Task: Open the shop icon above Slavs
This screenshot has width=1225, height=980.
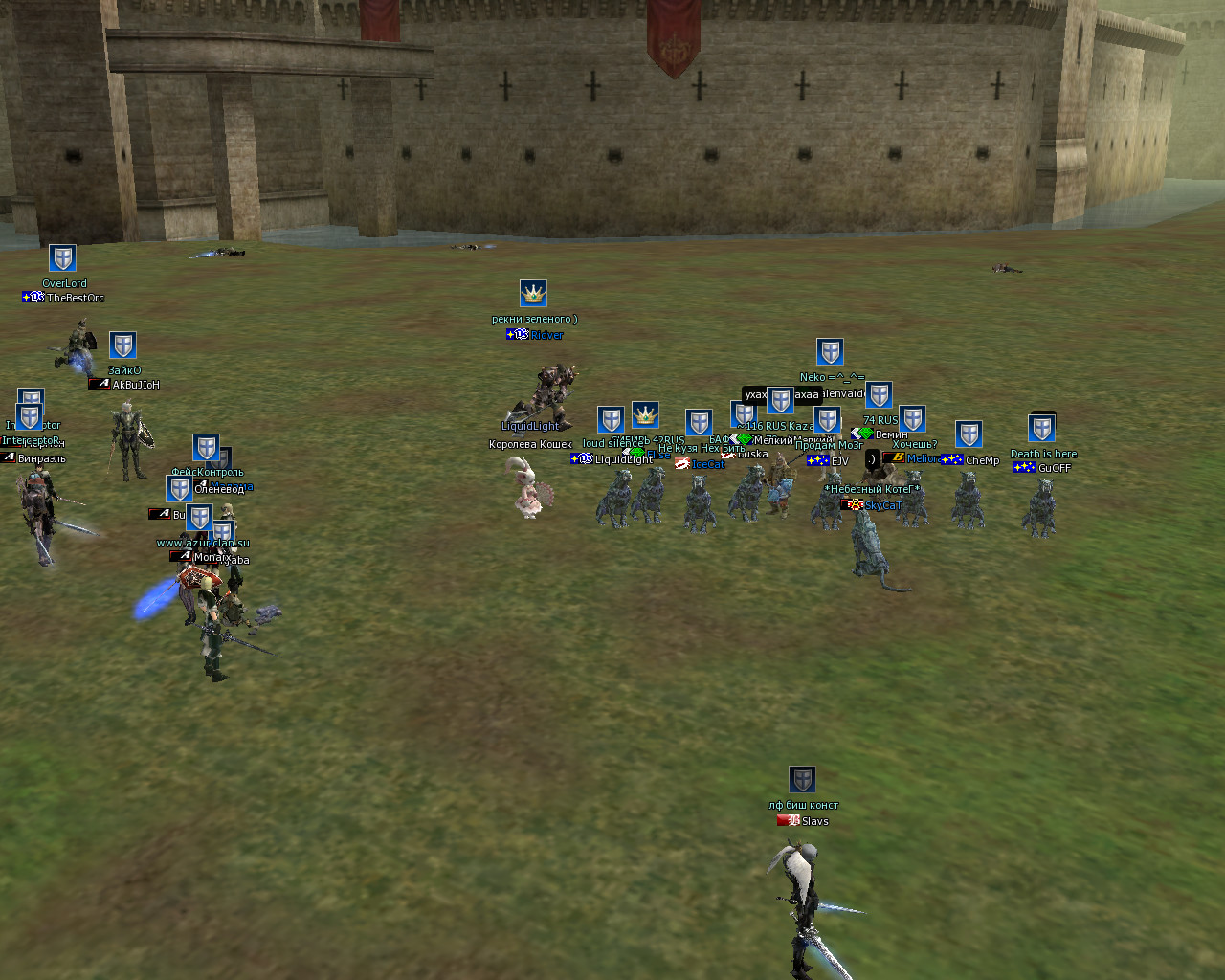Action: 802,779
